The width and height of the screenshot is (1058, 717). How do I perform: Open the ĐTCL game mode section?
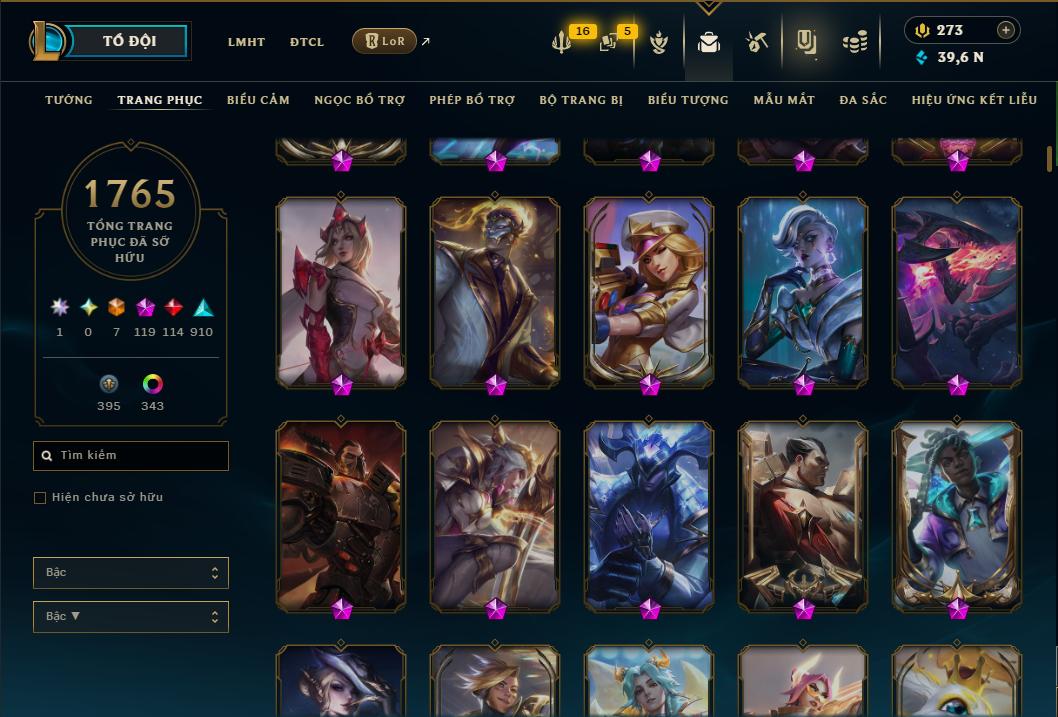[307, 42]
